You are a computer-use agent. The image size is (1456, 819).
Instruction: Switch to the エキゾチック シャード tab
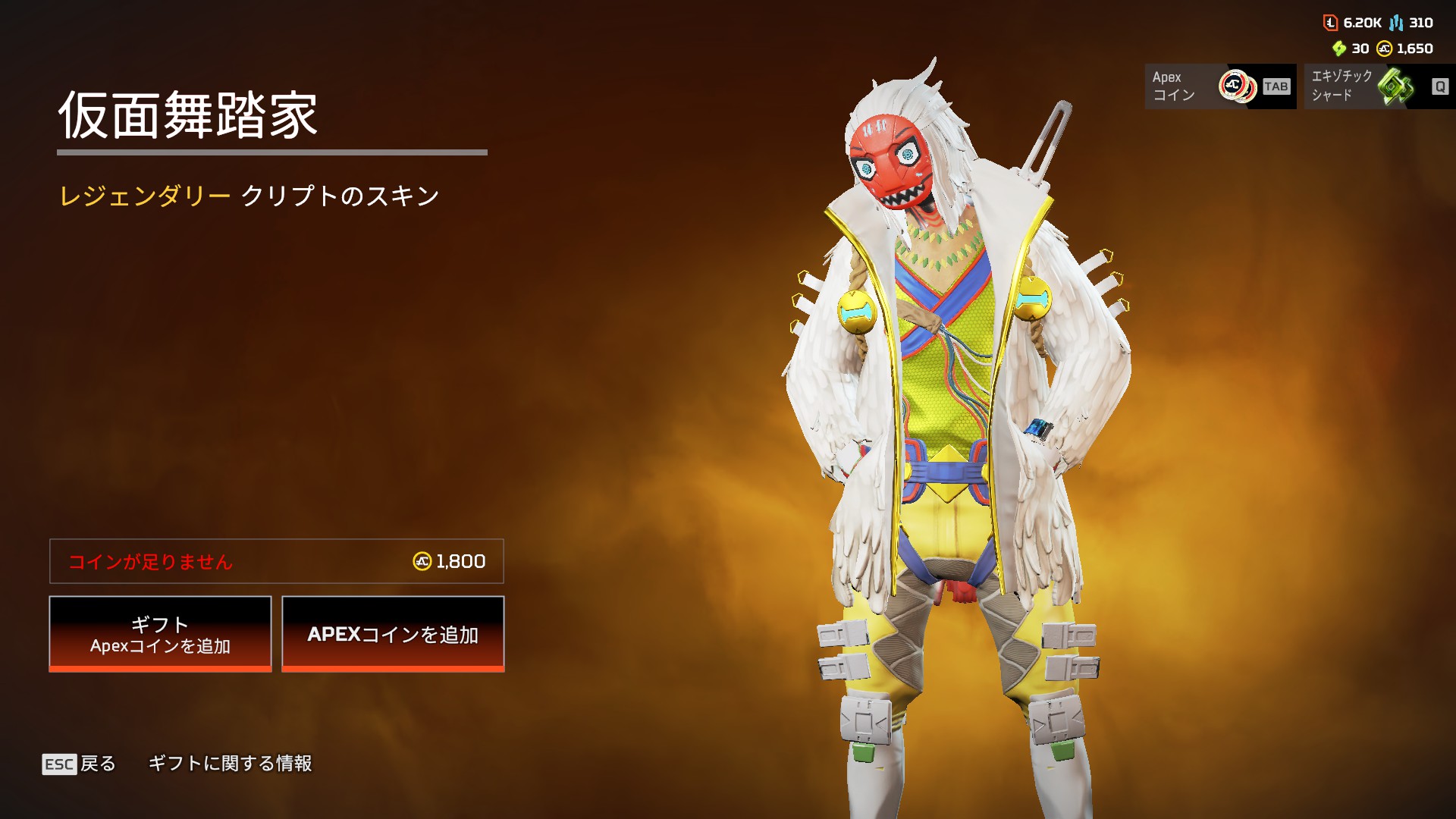pos(1379,86)
